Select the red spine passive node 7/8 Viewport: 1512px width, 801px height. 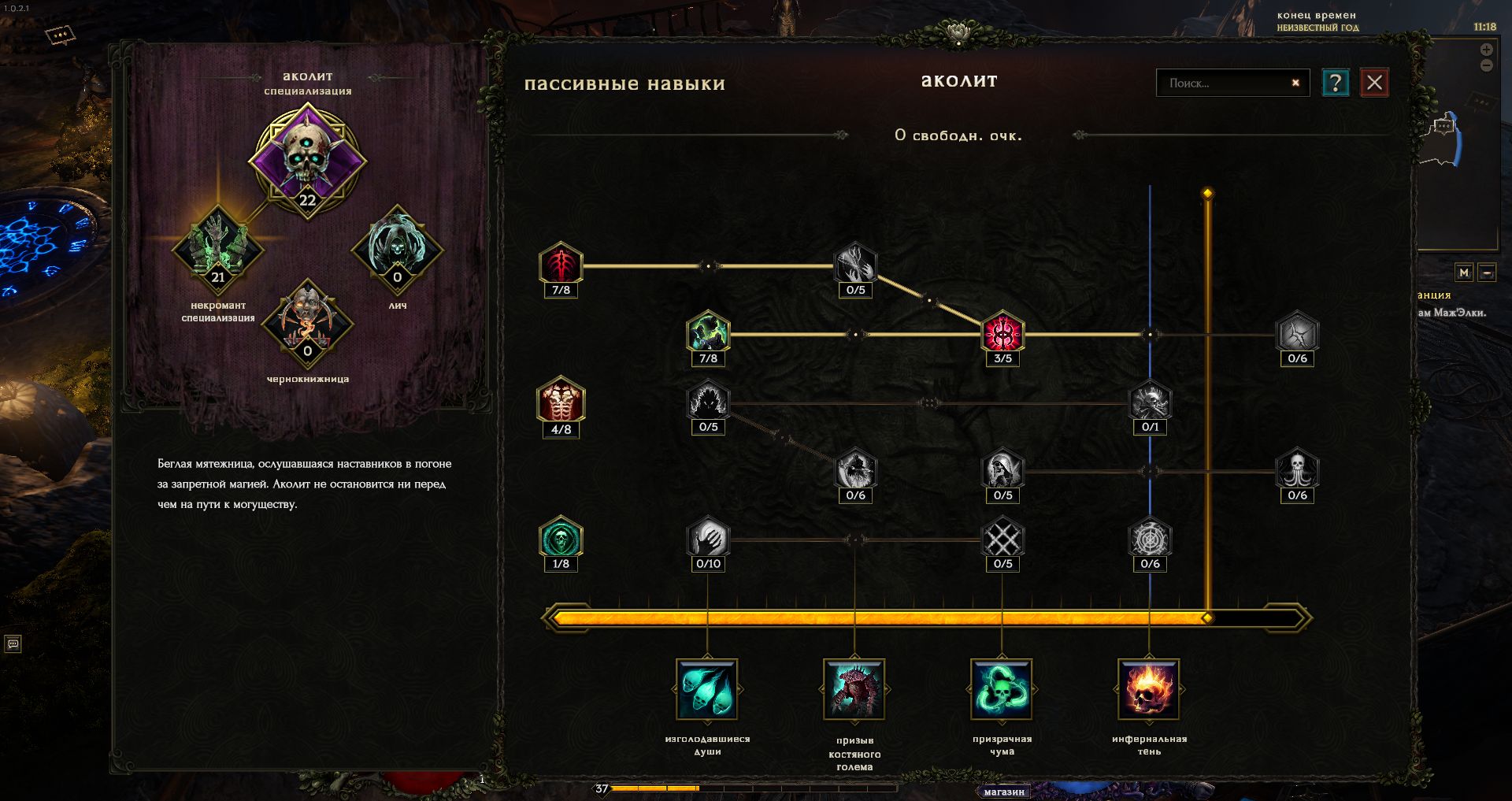(x=561, y=264)
